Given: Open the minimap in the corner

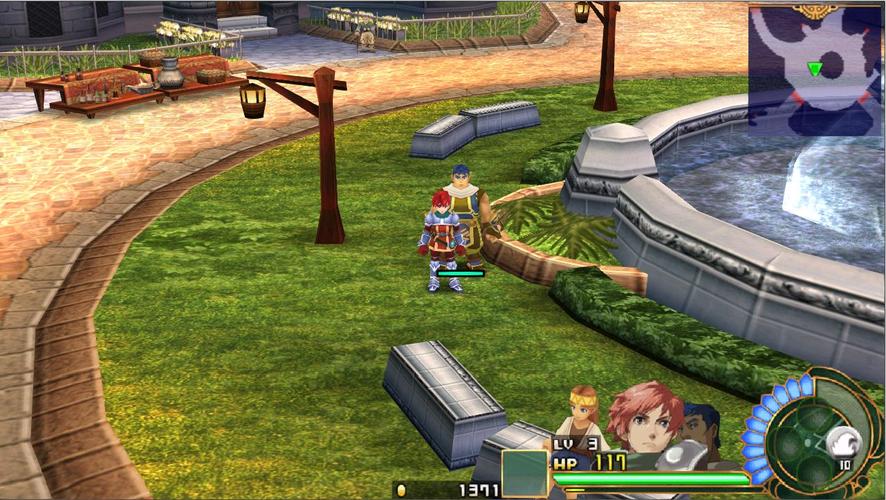Looking at the screenshot, I should [x=814, y=69].
